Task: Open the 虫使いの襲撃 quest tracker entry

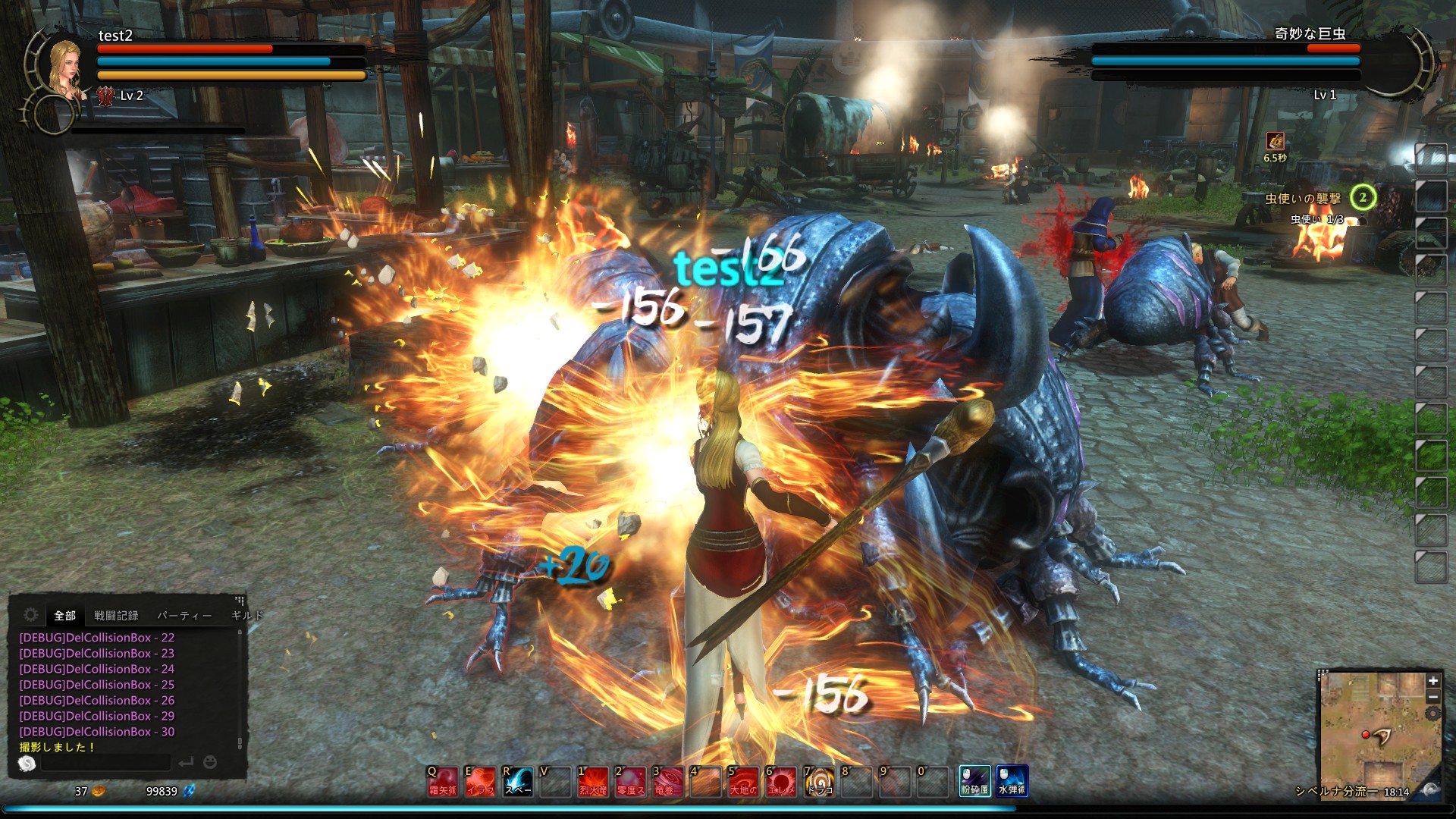Action: (x=1303, y=199)
